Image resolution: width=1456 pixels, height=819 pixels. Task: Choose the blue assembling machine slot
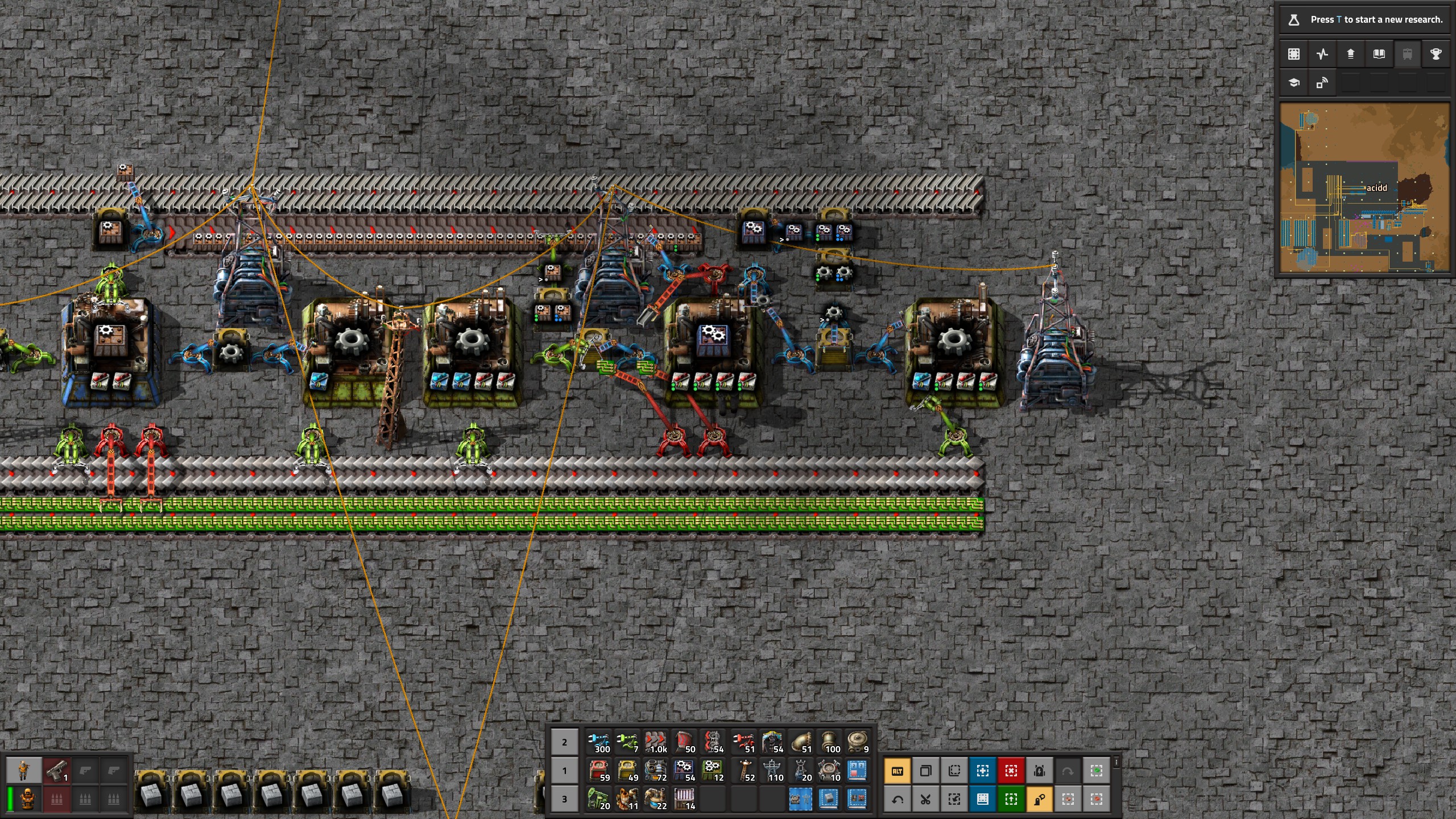(x=685, y=771)
